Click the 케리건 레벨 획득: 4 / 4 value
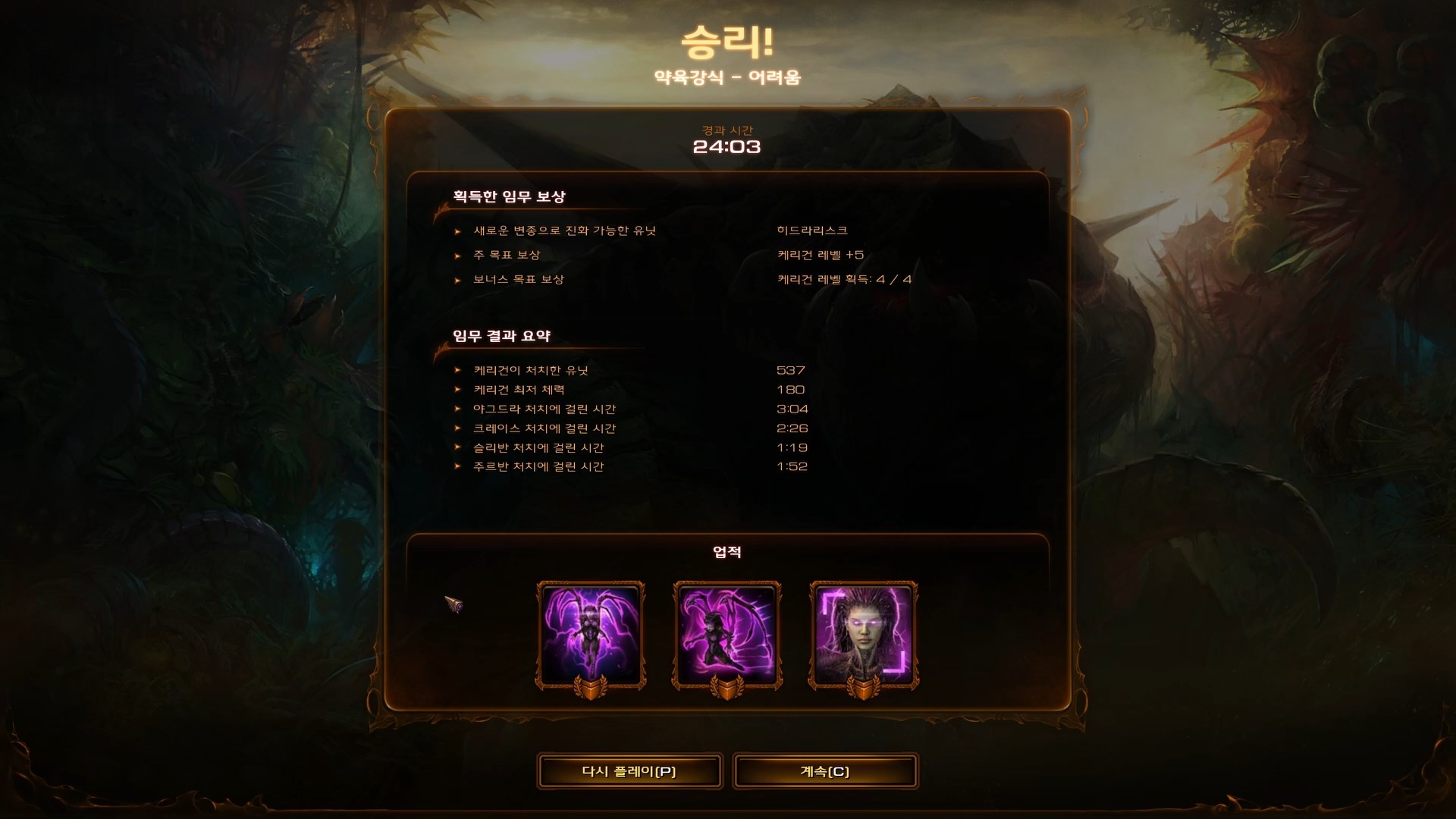The image size is (1456, 819). tap(840, 279)
